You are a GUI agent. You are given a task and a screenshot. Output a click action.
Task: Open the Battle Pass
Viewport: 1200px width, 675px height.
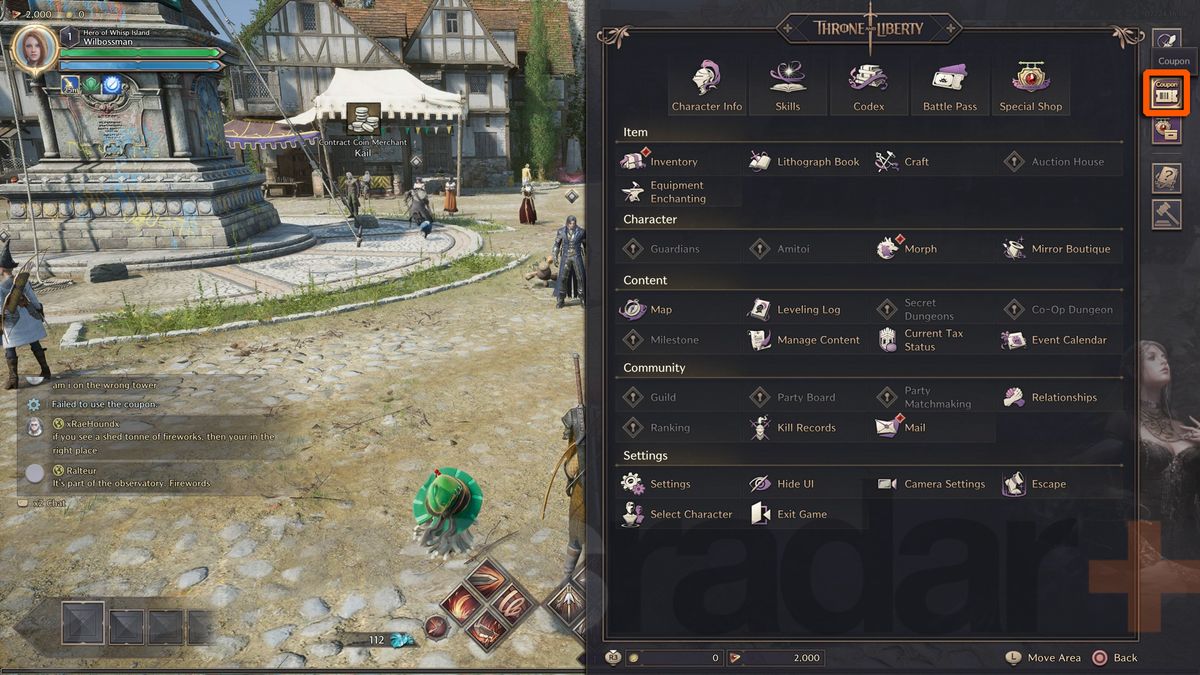point(949,86)
